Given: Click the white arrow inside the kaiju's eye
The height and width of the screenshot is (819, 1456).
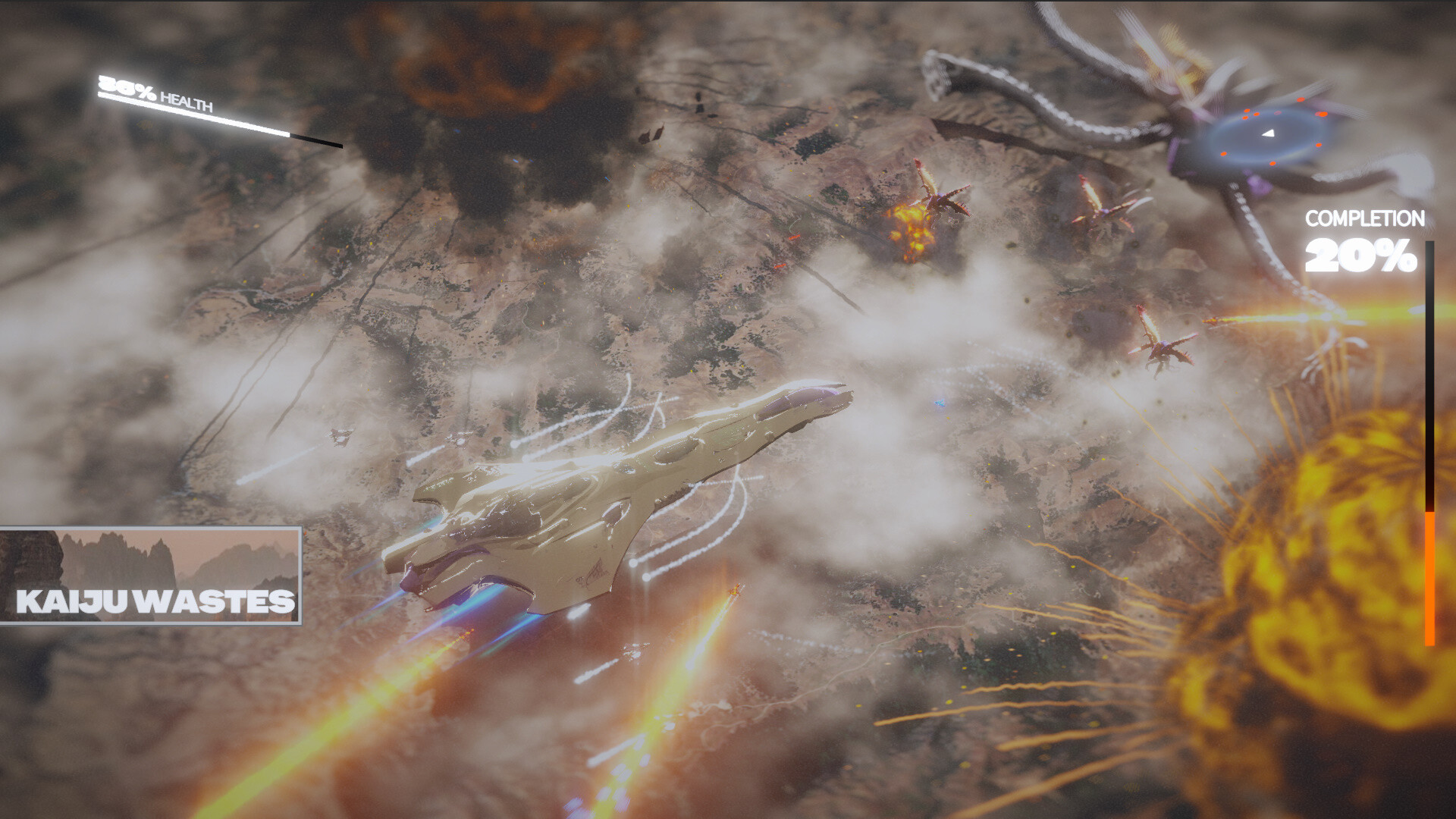Looking at the screenshot, I should tap(1268, 133).
